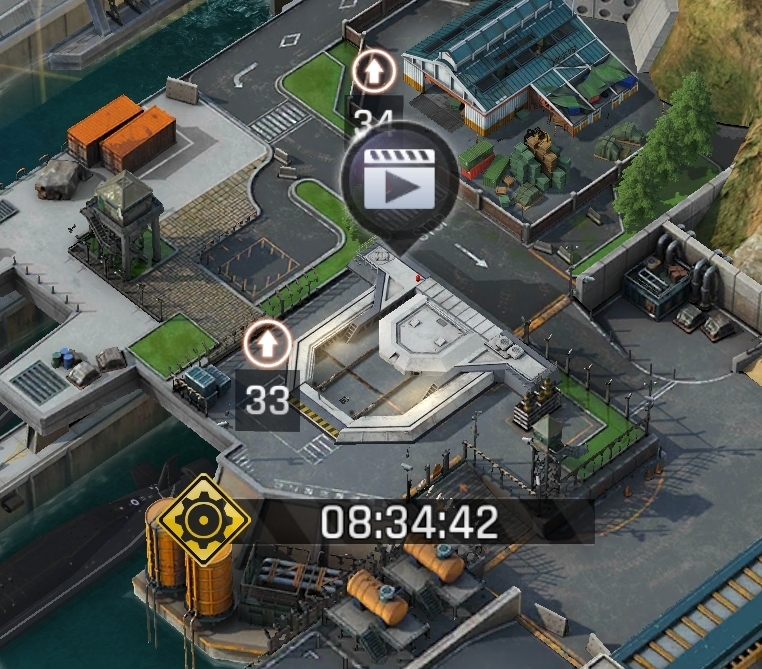The height and width of the screenshot is (669, 762).
Task: Tap the upgrade arrow above level 33
Action: 267,343
